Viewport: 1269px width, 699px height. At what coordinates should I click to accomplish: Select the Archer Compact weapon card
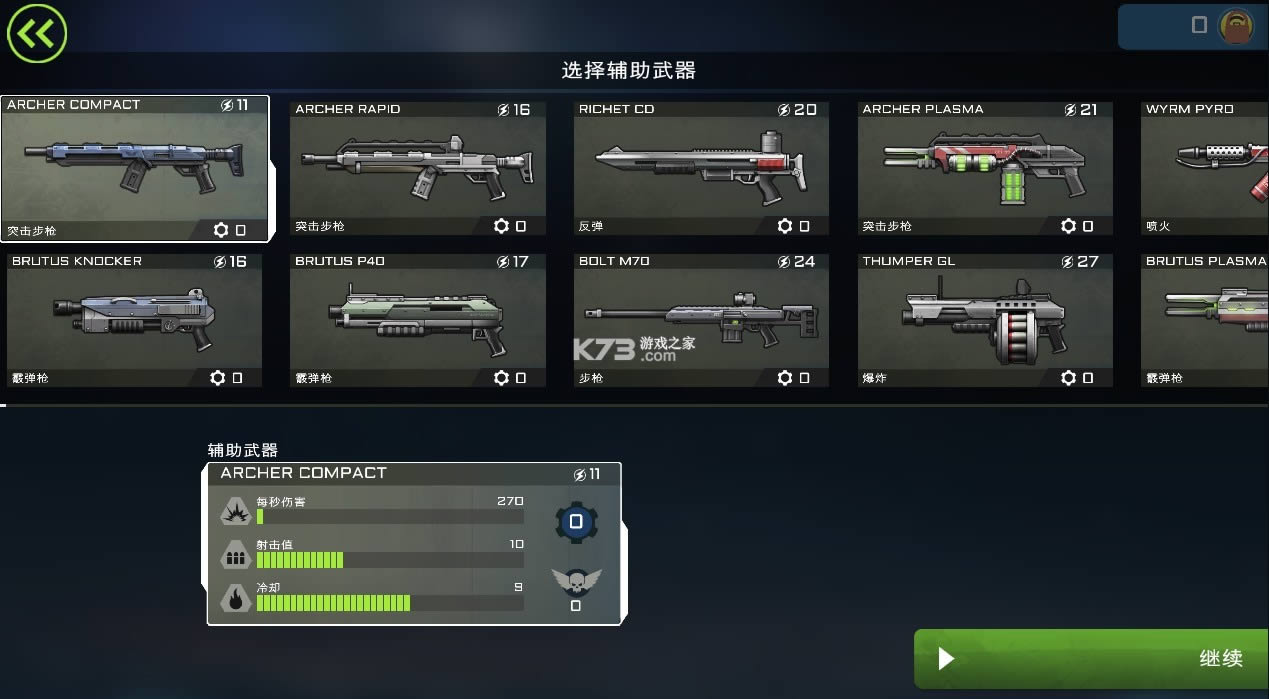pyautogui.click(x=134, y=168)
